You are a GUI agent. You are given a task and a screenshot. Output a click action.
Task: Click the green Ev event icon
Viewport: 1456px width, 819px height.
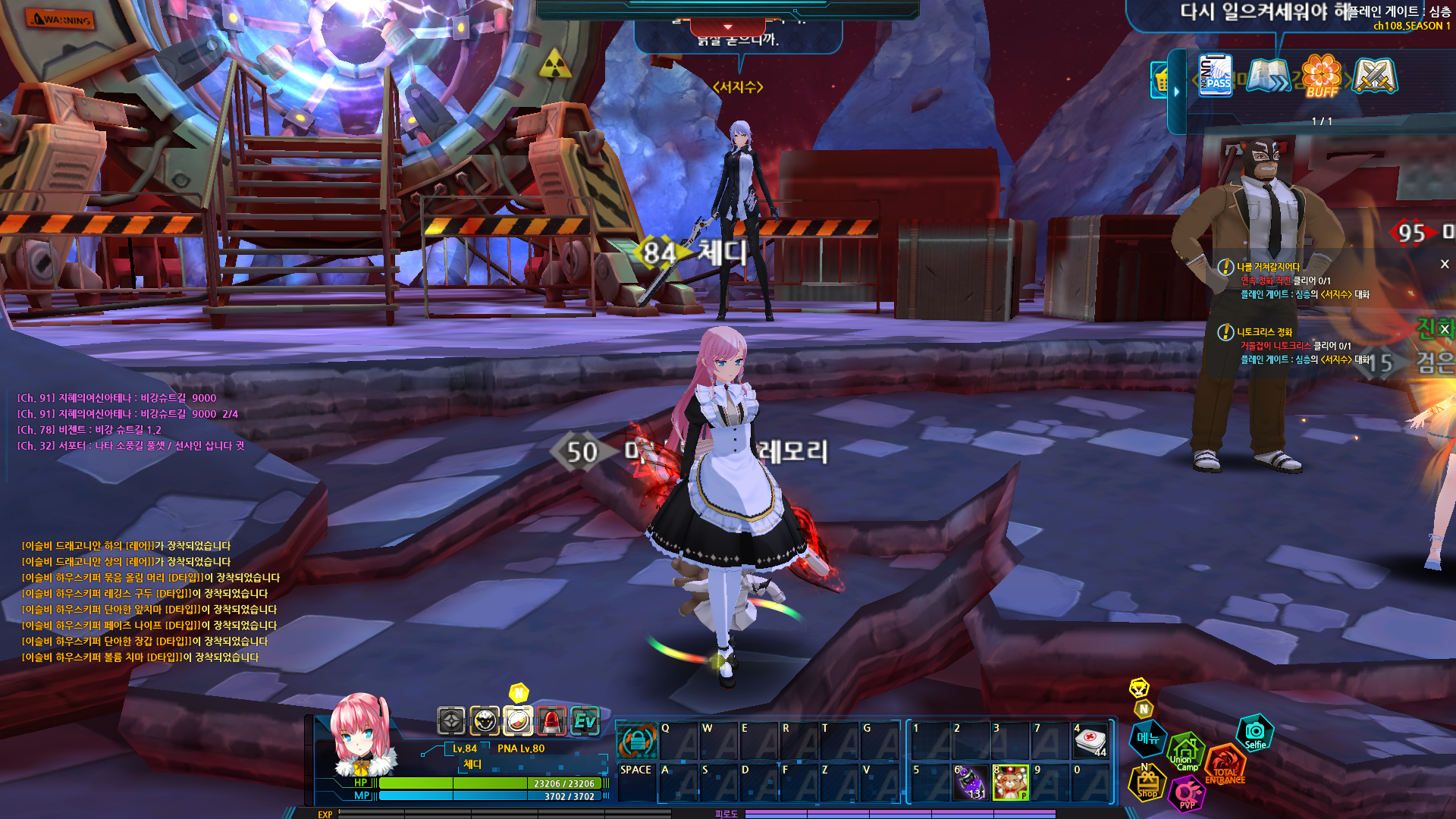point(585,721)
